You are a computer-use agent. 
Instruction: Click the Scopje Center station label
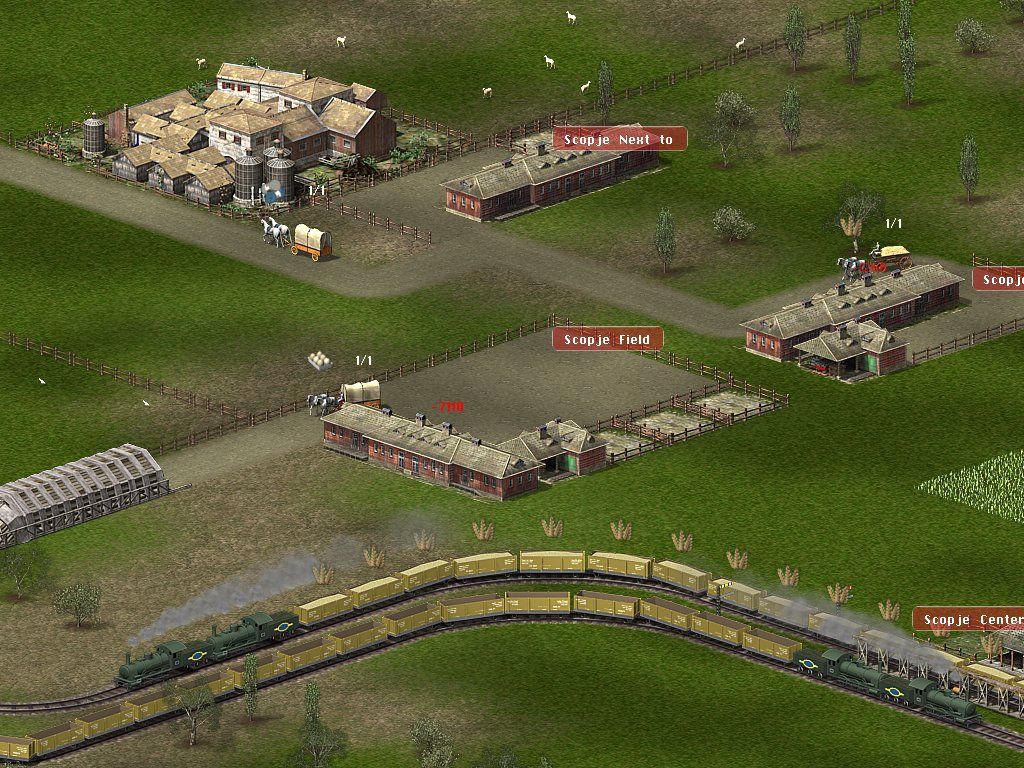[968, 620]
